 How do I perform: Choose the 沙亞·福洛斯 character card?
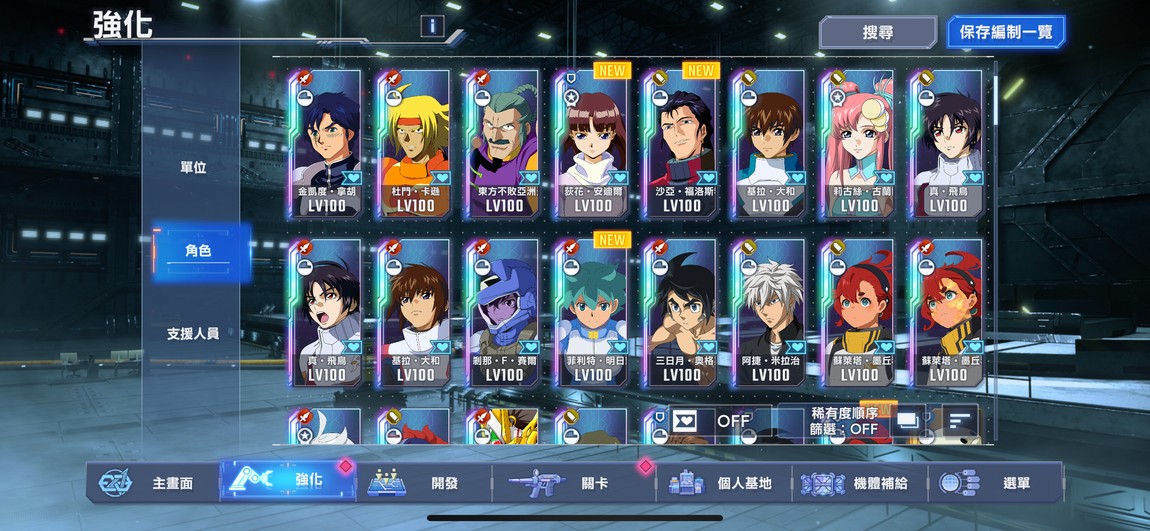coord(682,143)
